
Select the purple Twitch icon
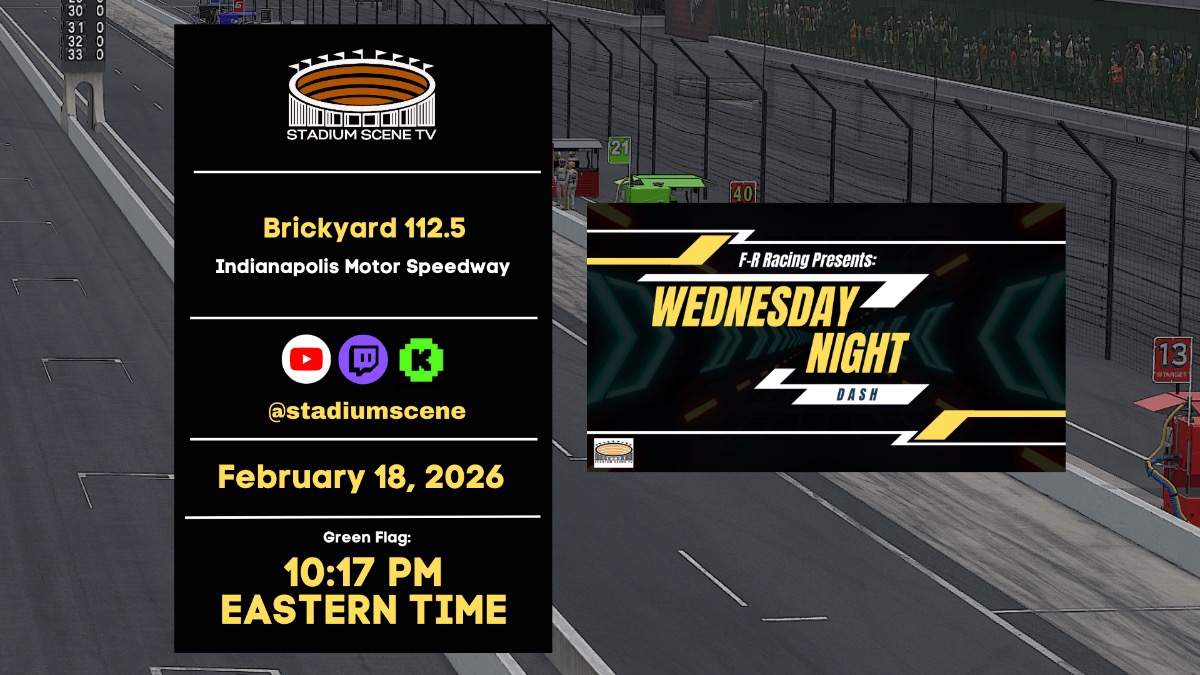(363, 360)
